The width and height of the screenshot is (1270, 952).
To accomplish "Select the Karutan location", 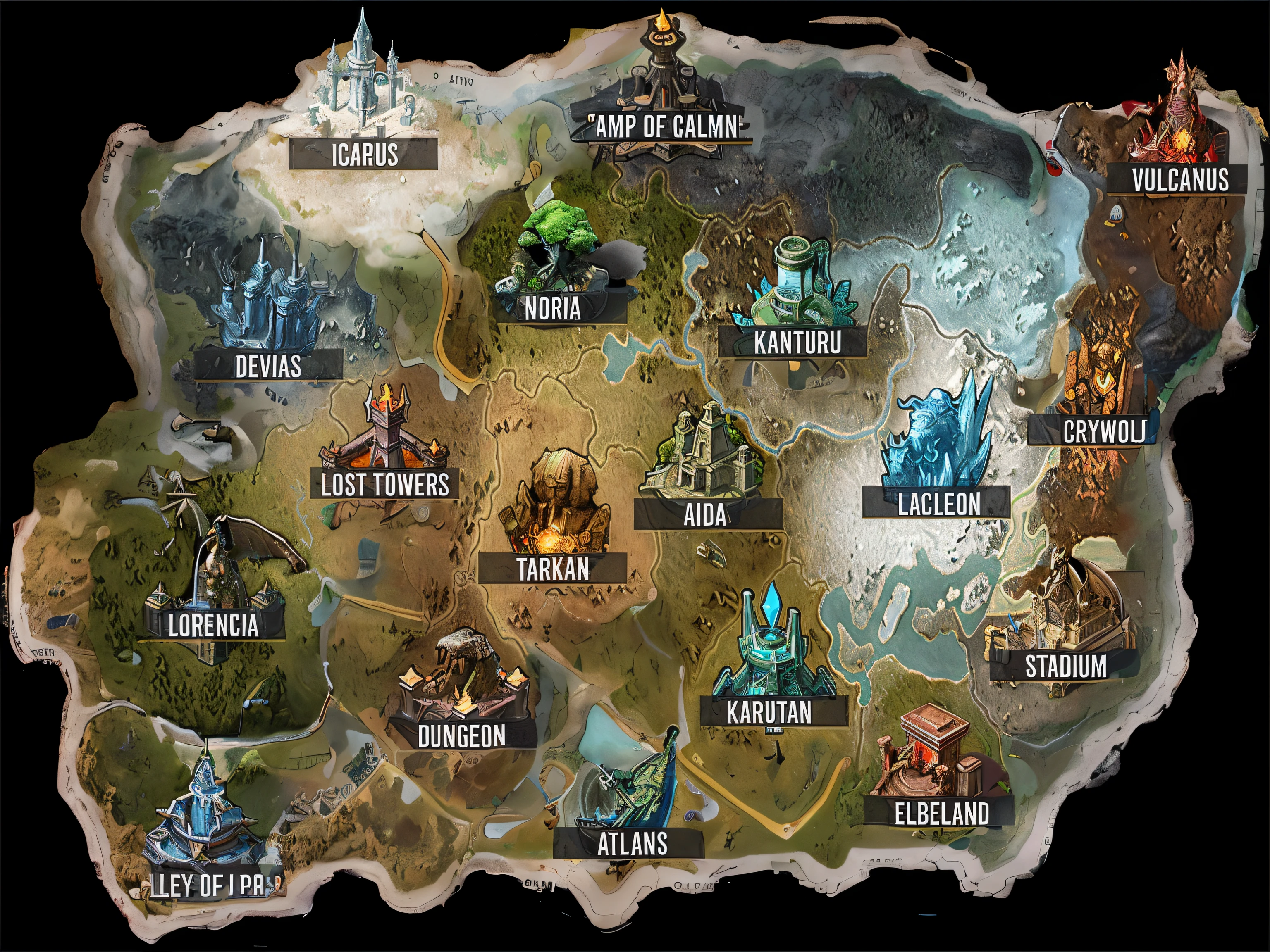I will coord(769,712).
